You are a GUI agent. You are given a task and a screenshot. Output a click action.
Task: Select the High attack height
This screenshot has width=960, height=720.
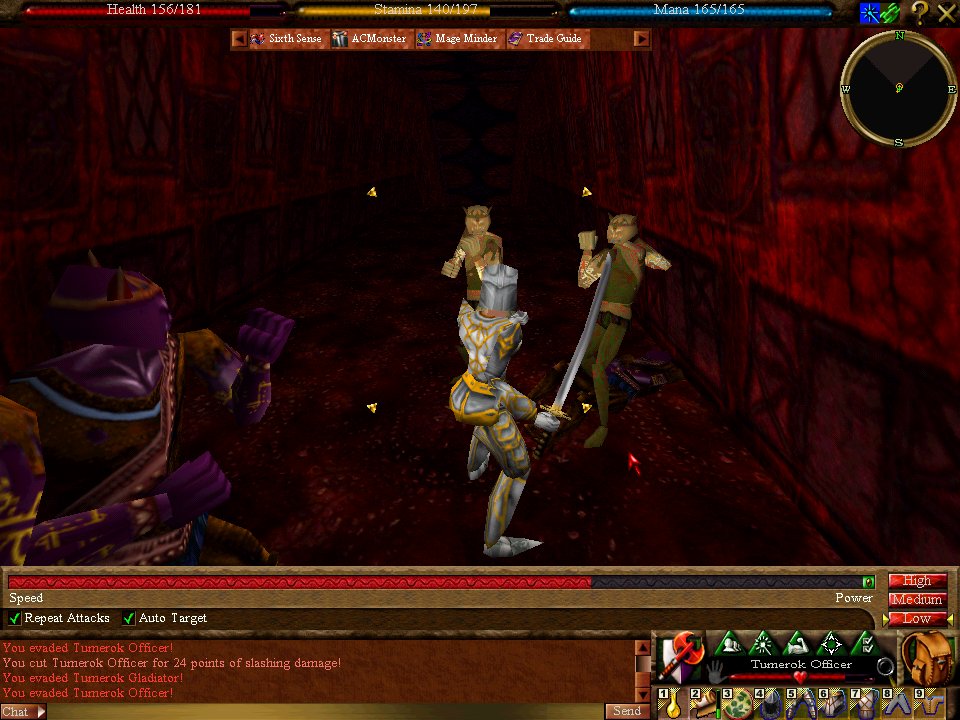[x=916, y=580]
